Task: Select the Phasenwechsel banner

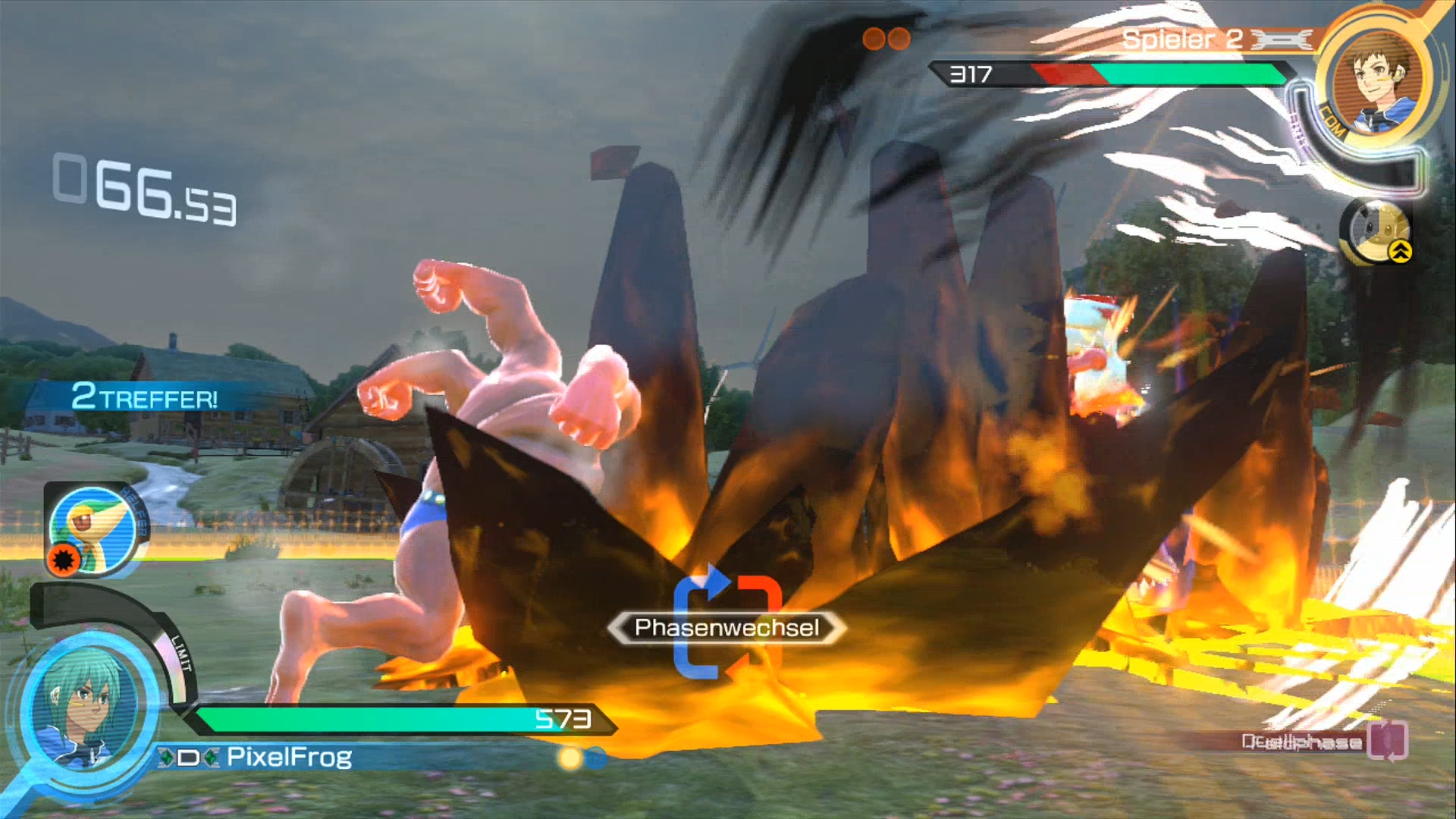Action: pyautogui.click(x=726, y=628)
